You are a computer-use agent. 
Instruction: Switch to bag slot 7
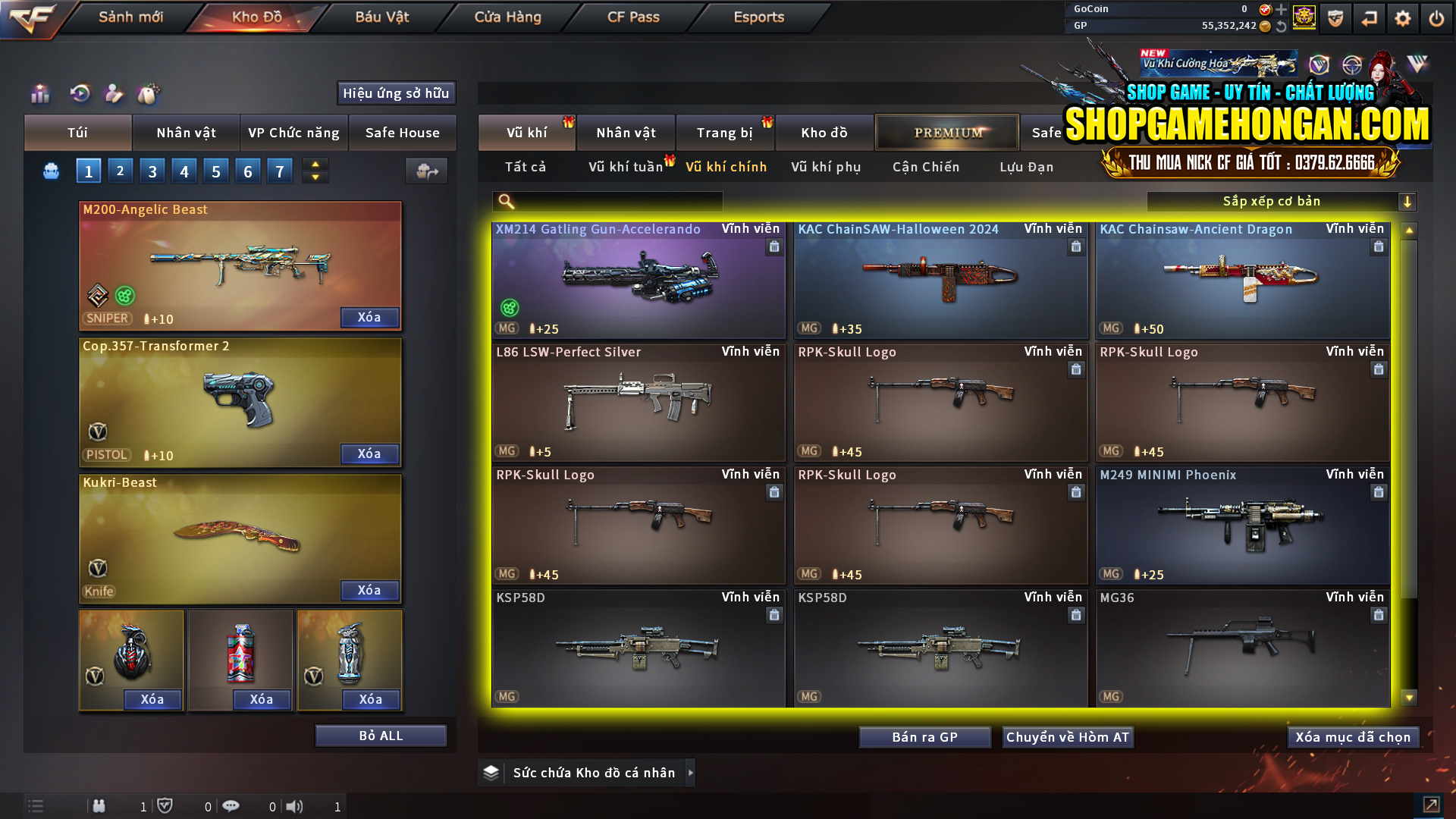(280, 171)
